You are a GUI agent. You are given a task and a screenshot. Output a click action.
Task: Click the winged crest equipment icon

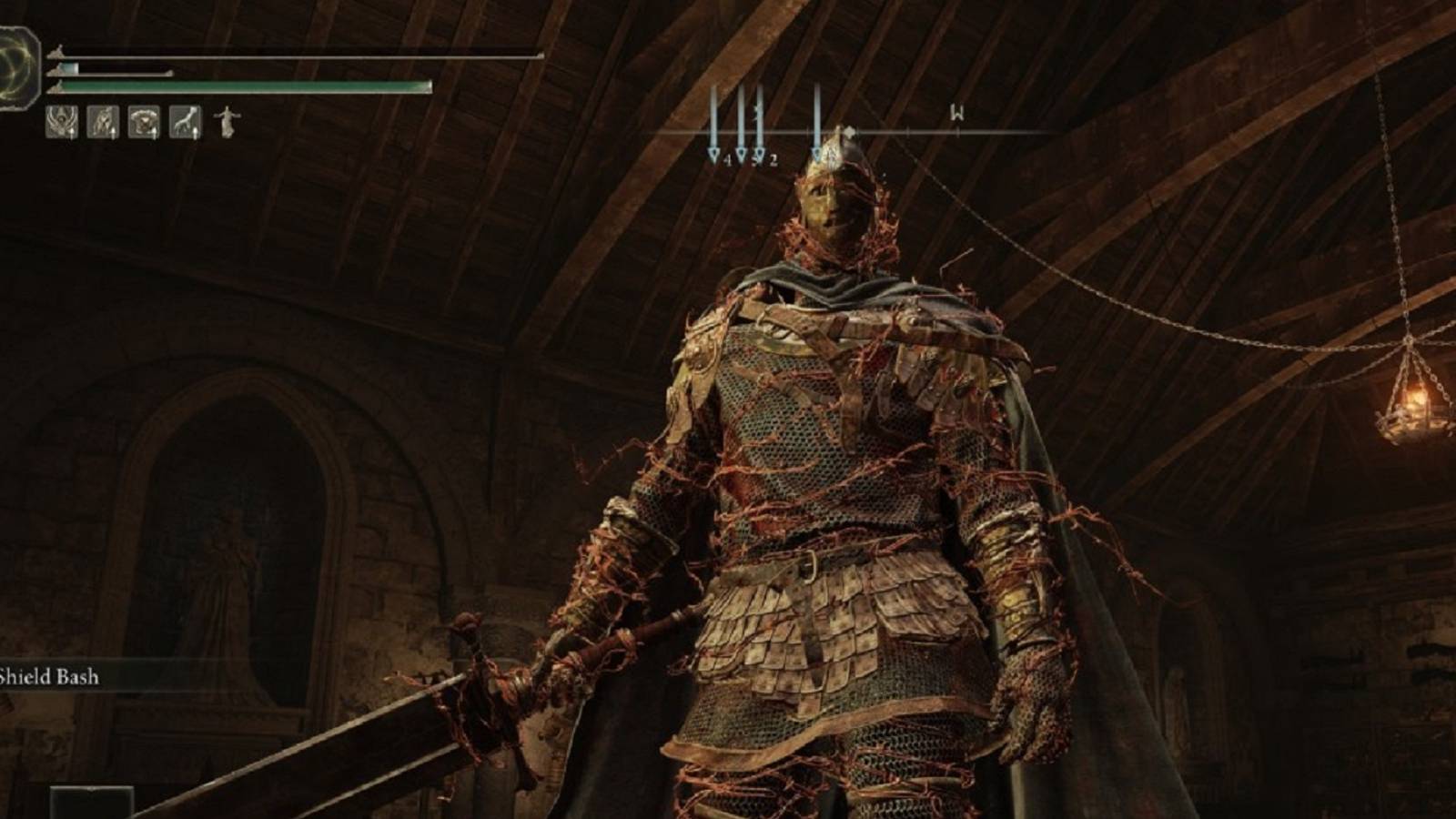61,121
